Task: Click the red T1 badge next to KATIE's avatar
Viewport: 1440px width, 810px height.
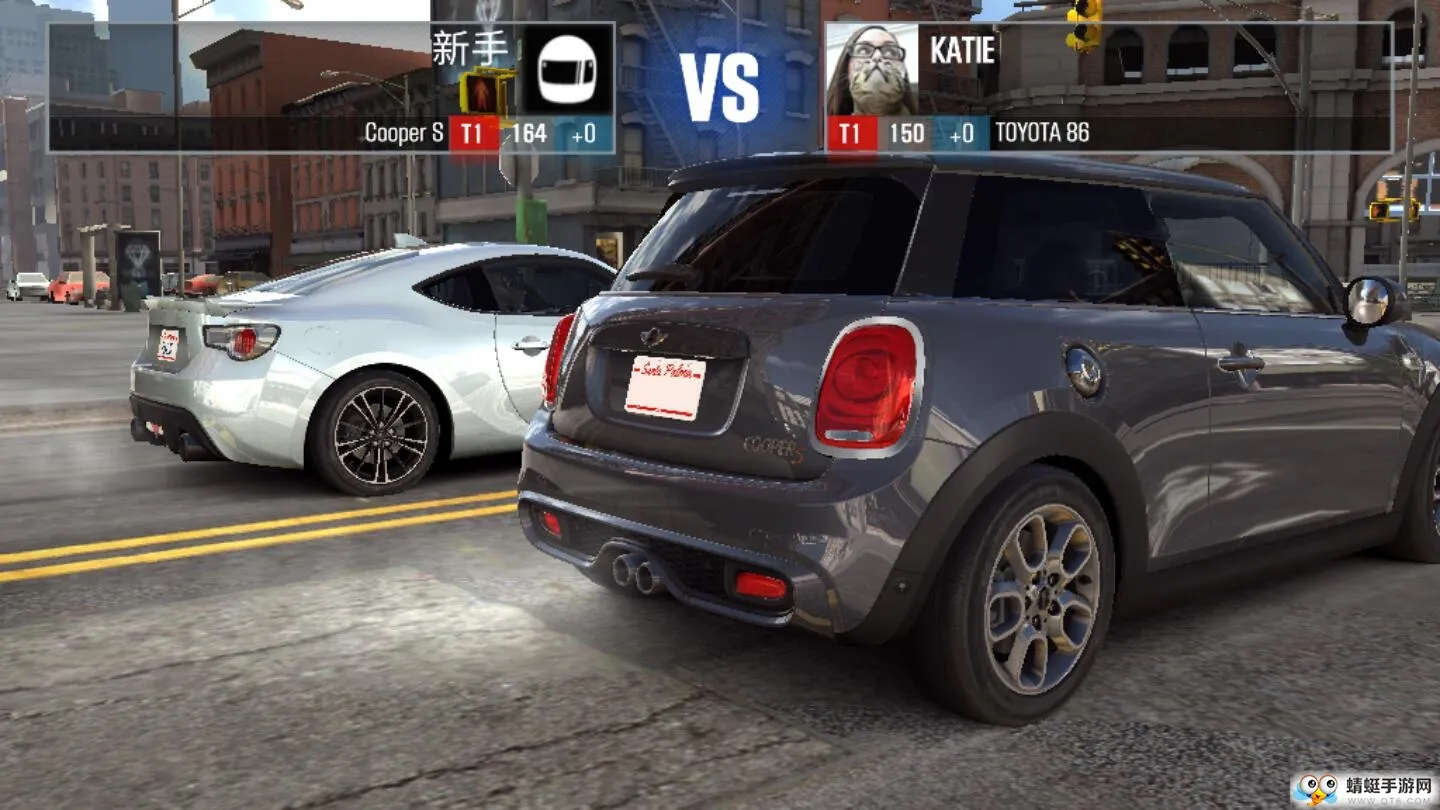Action: (851, 133)
